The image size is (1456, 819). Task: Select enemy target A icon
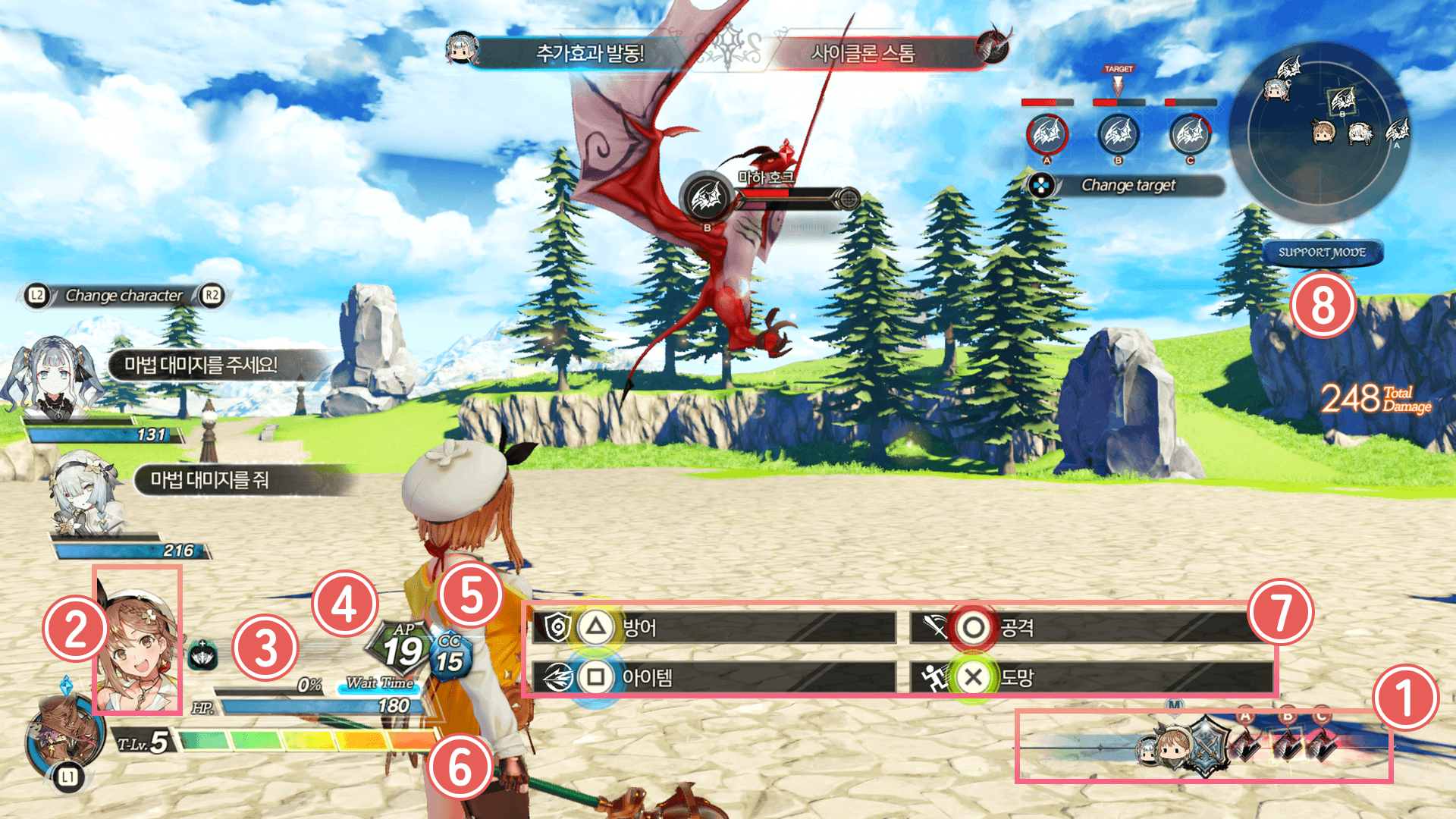[x=1046, y=135]
